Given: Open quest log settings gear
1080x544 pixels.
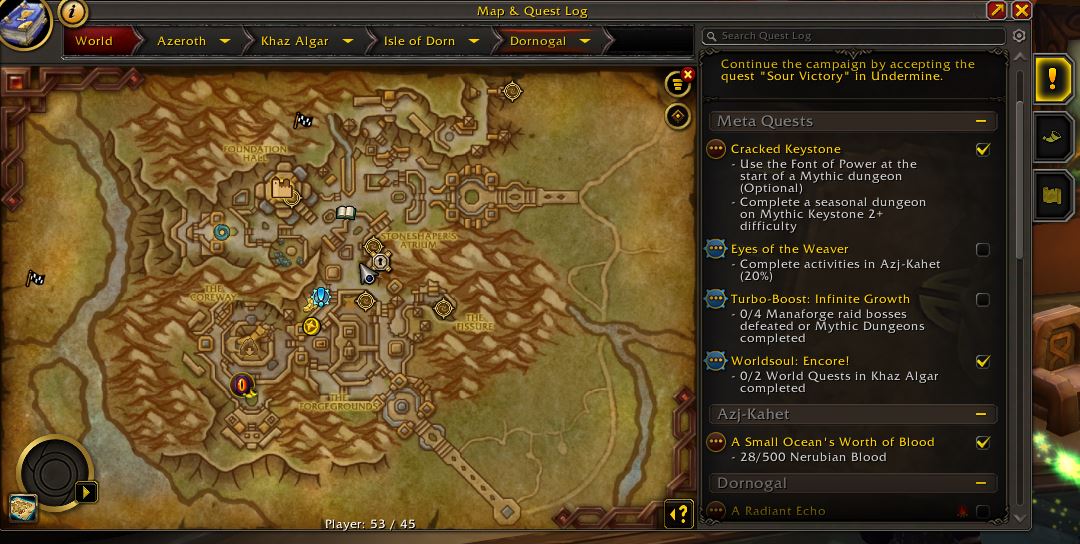Looking at the screenshot, I should 1019,36.
